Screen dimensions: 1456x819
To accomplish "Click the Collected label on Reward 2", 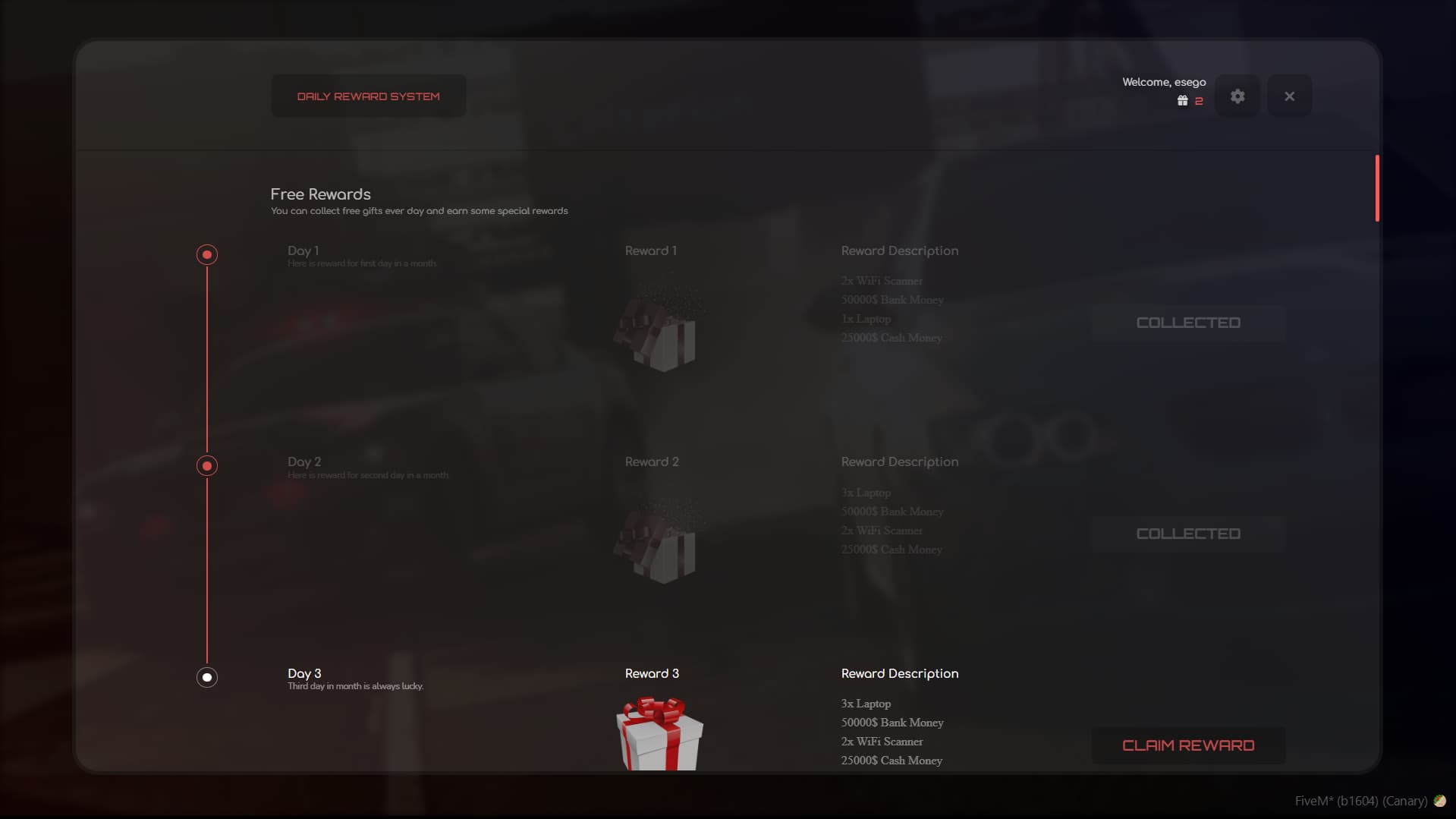I will [x=1187, y=534].
